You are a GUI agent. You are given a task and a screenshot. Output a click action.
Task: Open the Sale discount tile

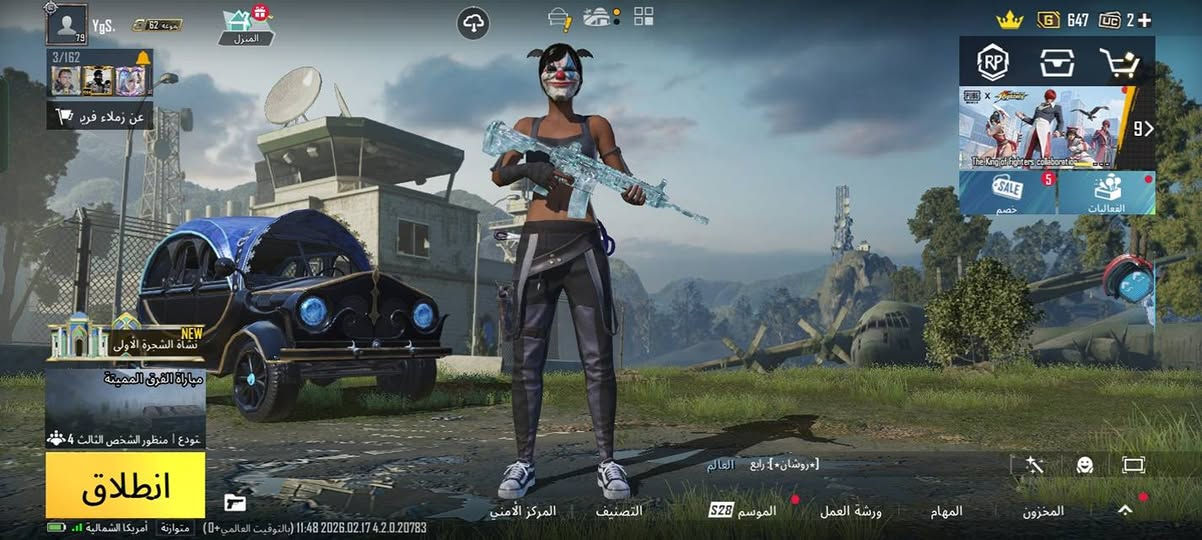(x=1007, y=193)
